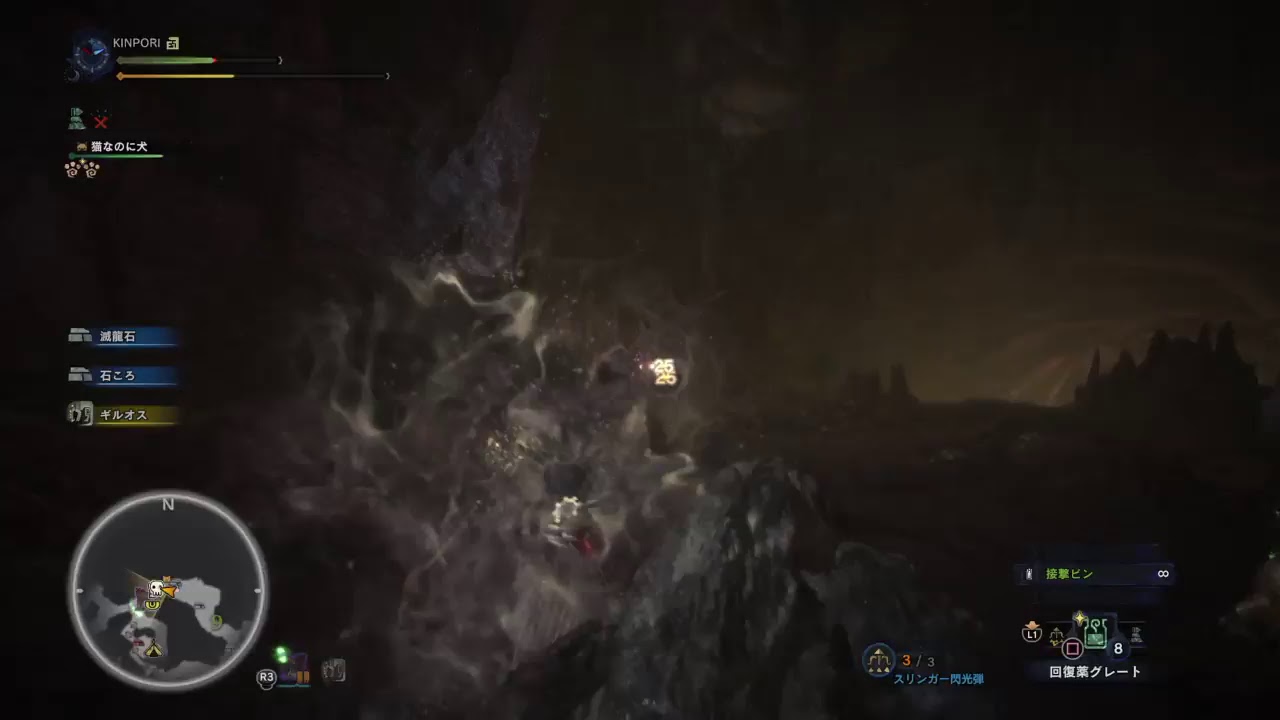Click the 接撃ビン coating bottle icon
This screenshot has width=1280, height=720.
tap(1027, 573)
